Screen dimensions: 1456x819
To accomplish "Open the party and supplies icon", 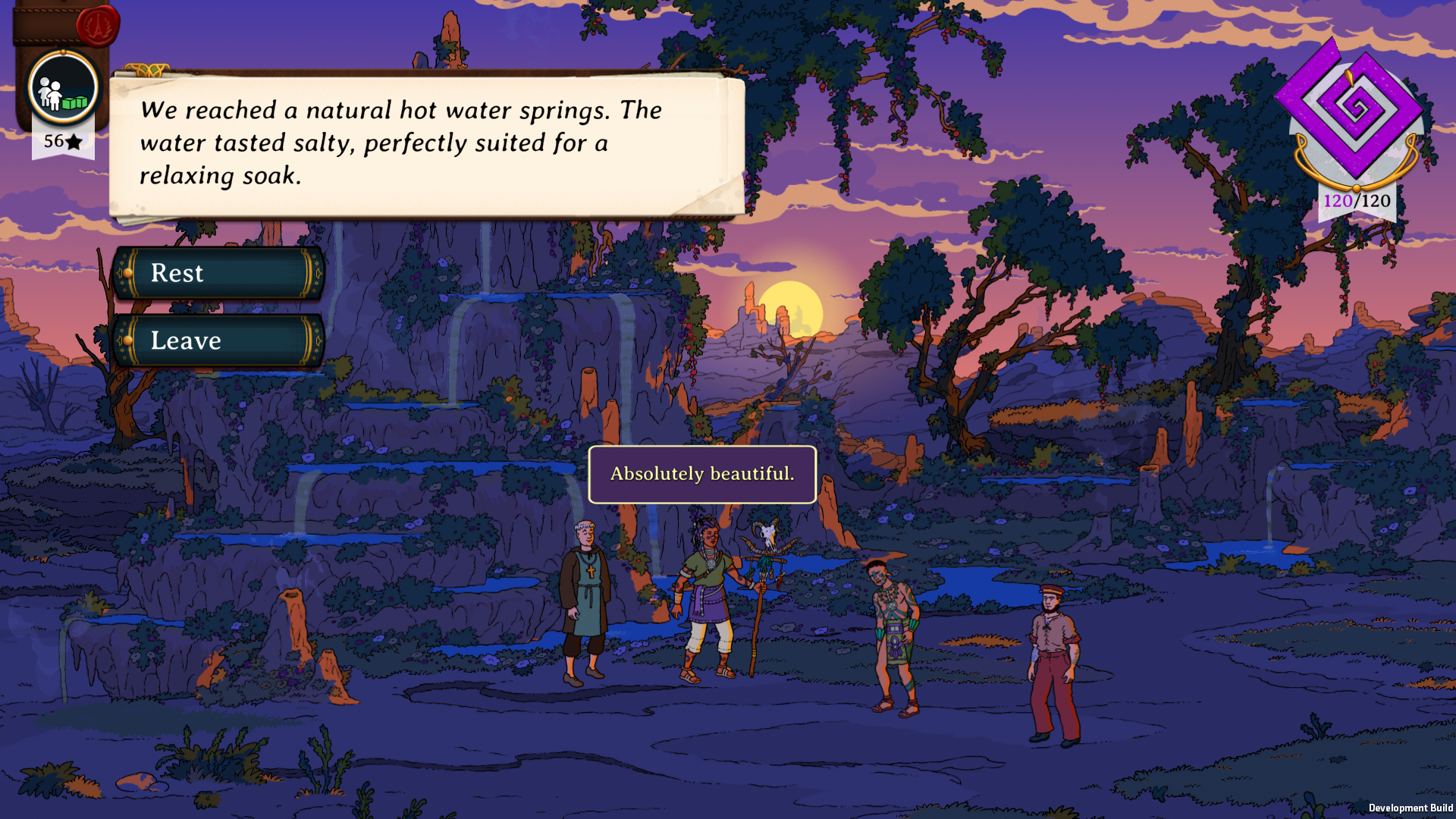I will click(x=63, y=89).
